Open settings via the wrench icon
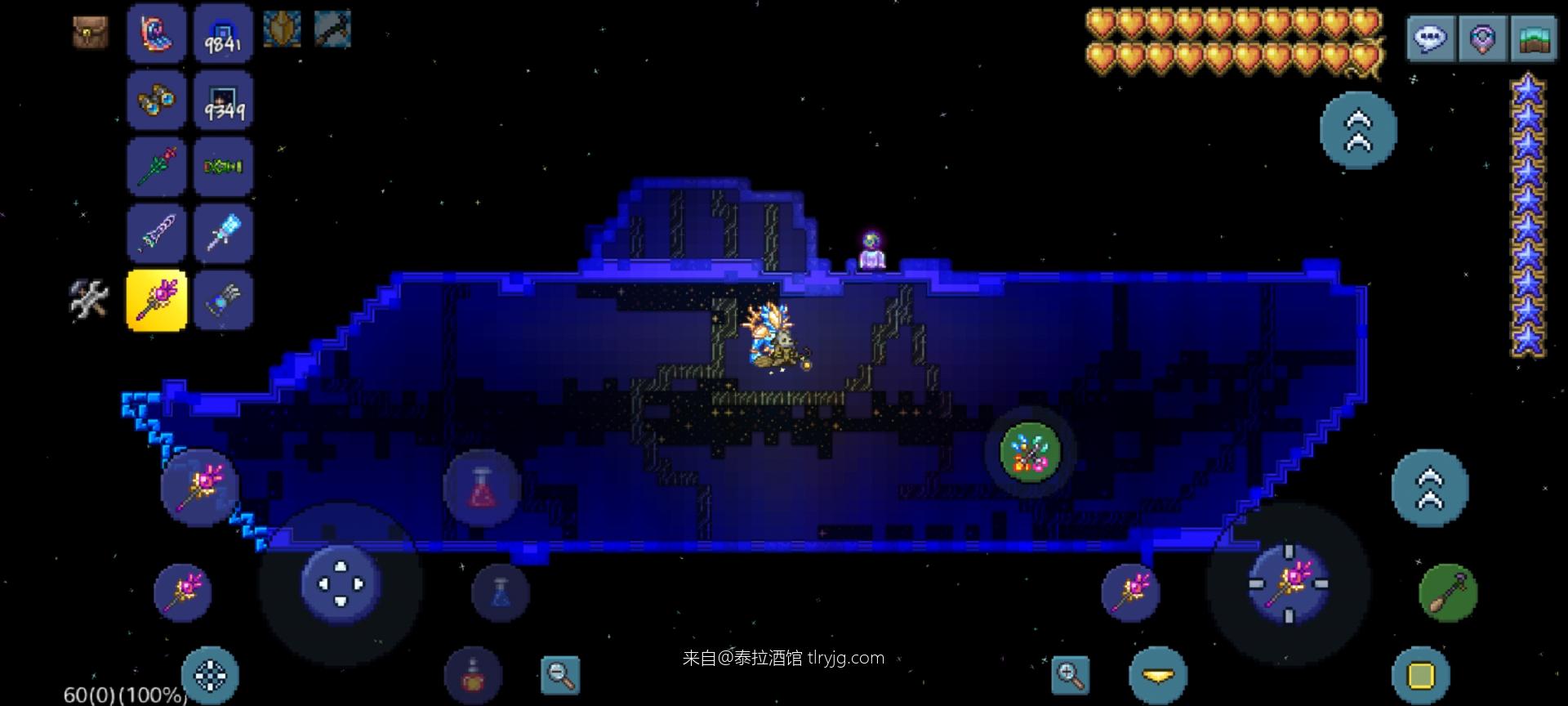Image resolution: width=1568 pixels, height=706 pixels. (89, 301)
